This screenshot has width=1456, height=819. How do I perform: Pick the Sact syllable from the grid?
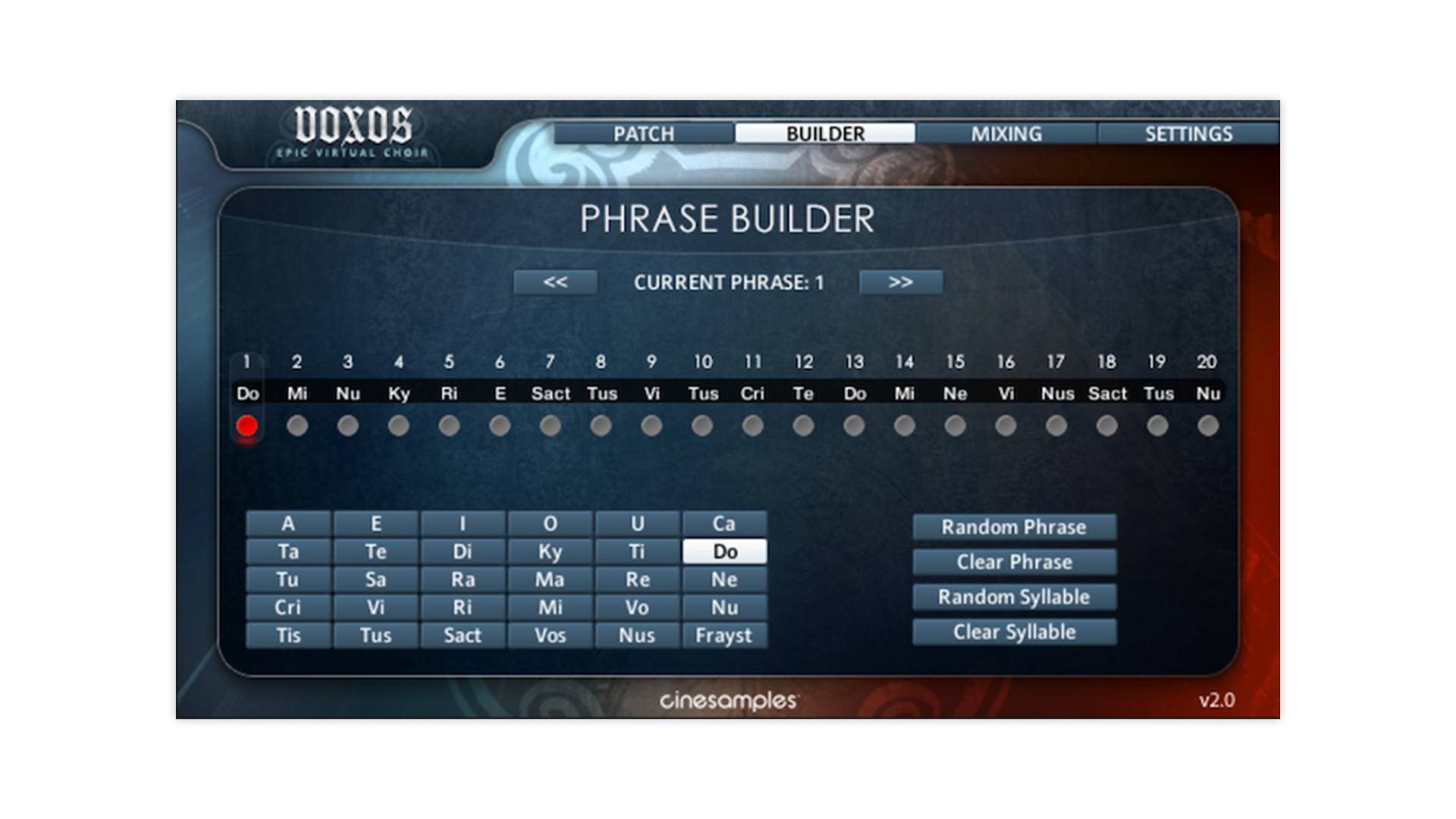point(463,635)
